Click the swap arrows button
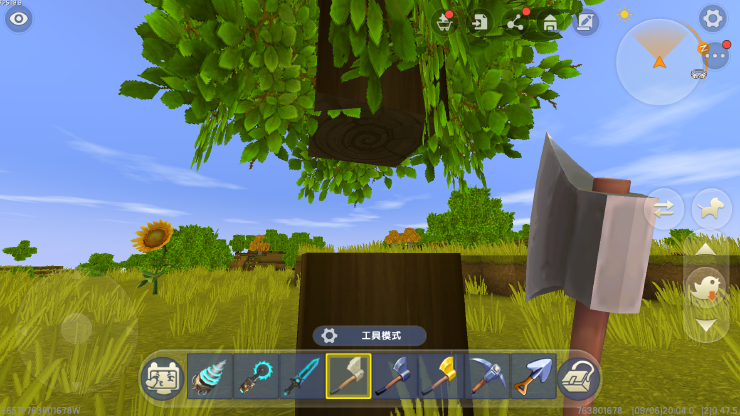 tap(664, 209)
